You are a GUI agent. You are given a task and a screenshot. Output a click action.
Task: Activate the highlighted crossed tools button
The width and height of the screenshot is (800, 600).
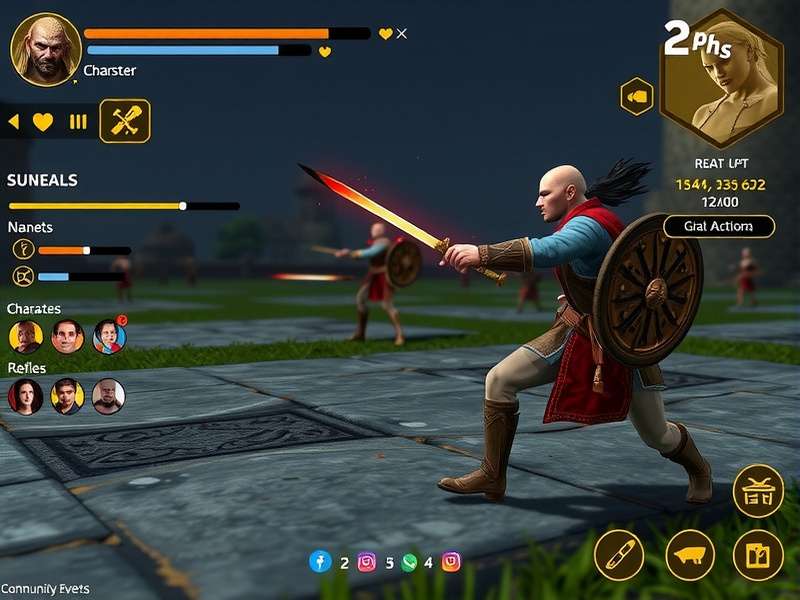point(125,122)
